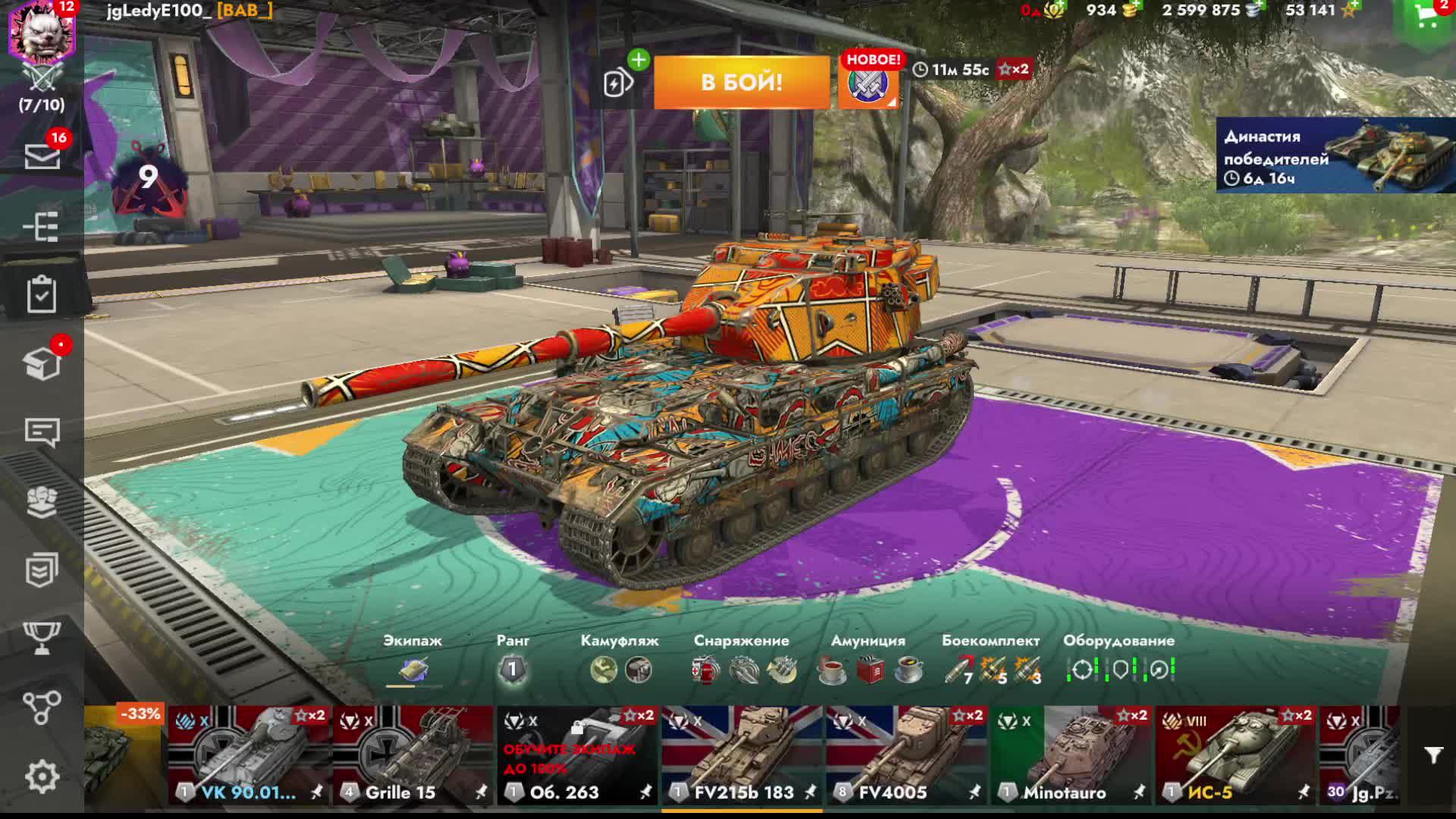Start battle with the В БОЙ! button
1456x819 pixels.
point(742,82)
